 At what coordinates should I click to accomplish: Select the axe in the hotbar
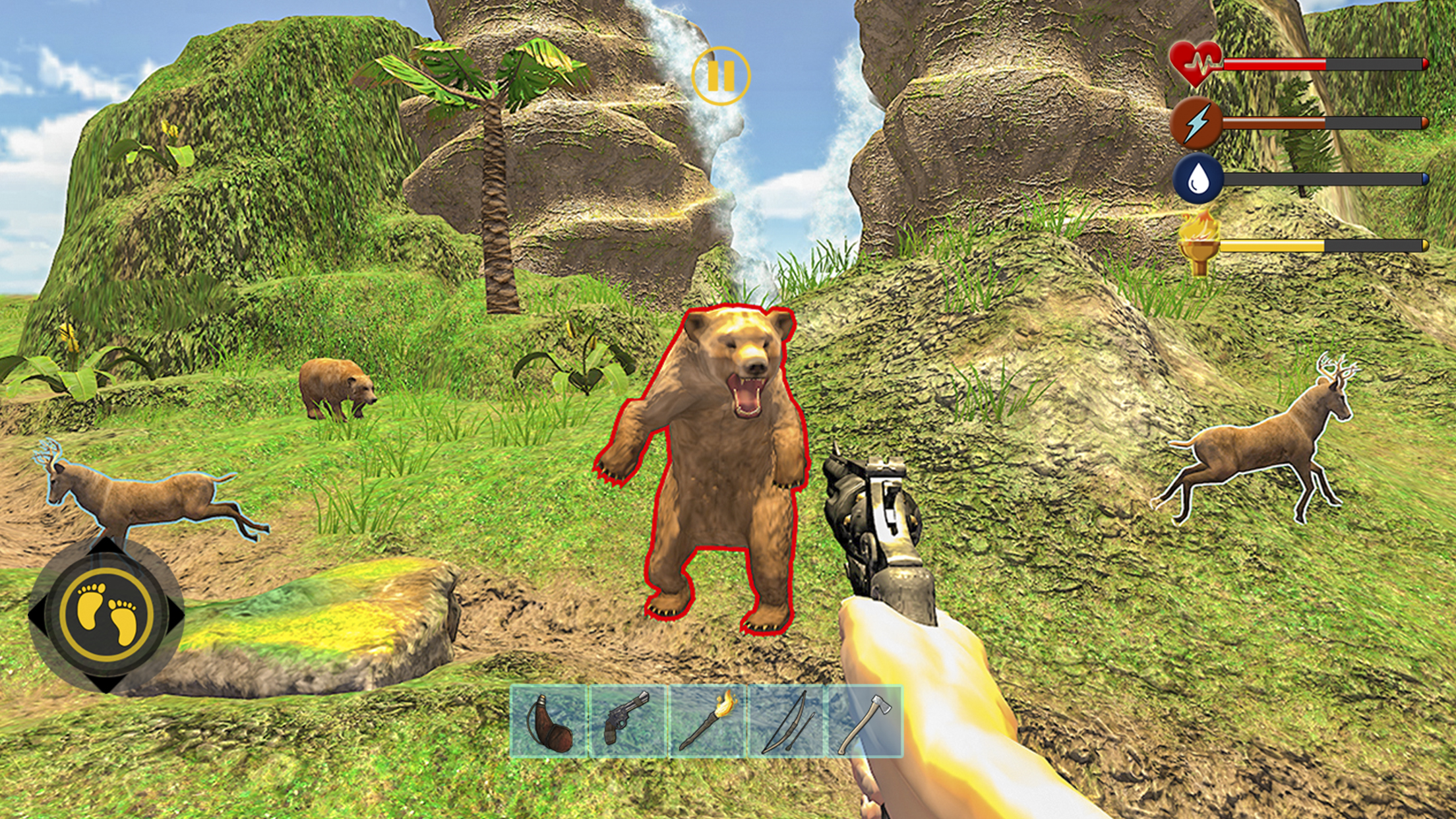pos(864,721)
